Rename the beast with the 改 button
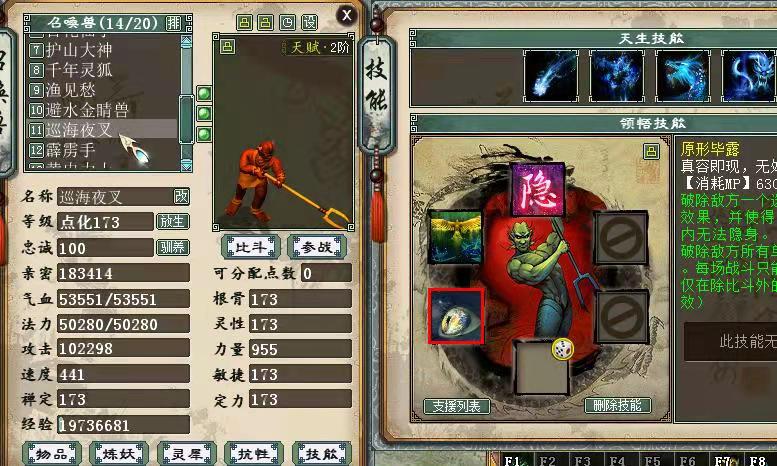 tap(181, 196)
